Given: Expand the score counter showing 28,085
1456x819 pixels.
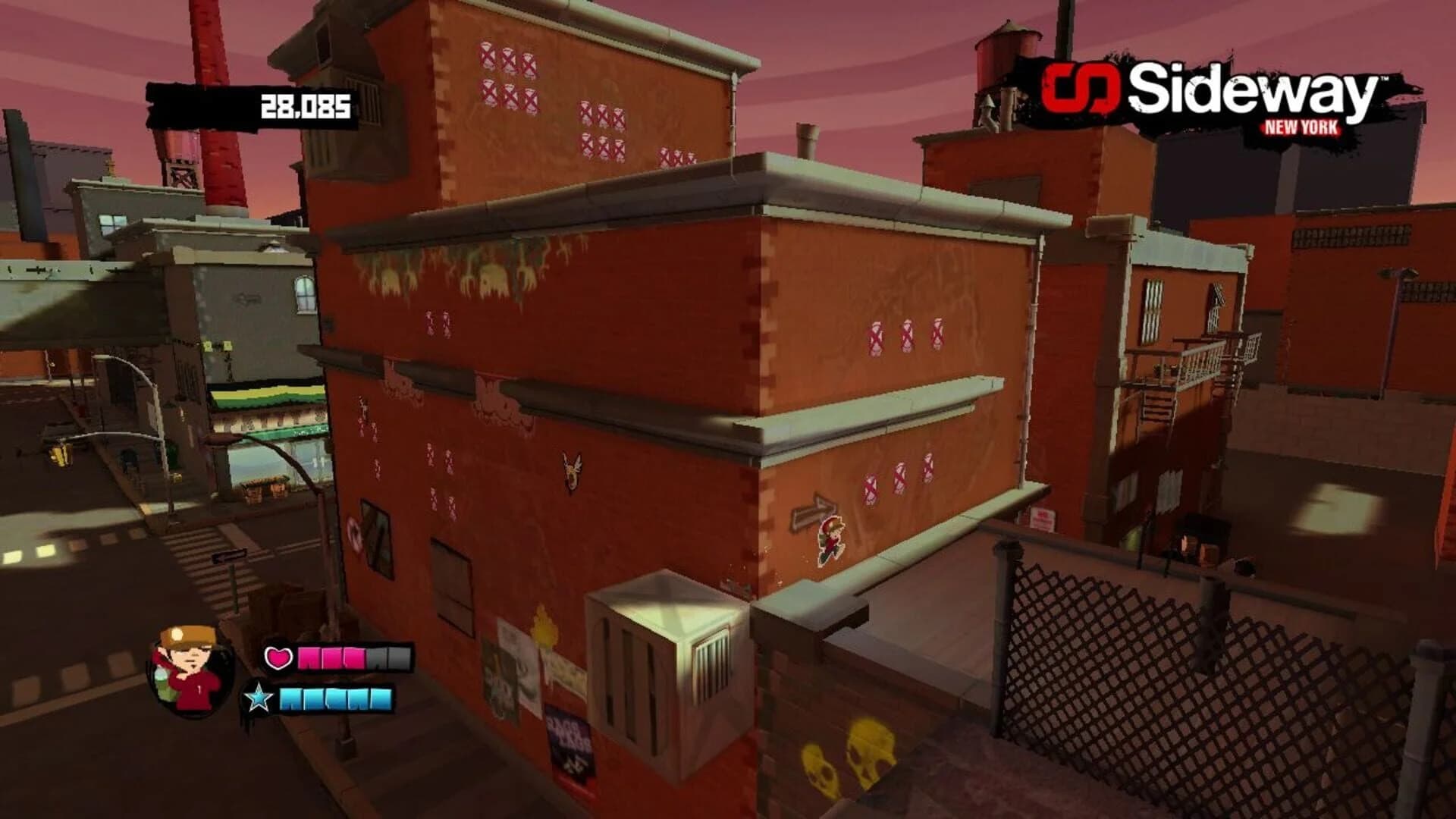Looking at the screenshot, I should [303, 106].
